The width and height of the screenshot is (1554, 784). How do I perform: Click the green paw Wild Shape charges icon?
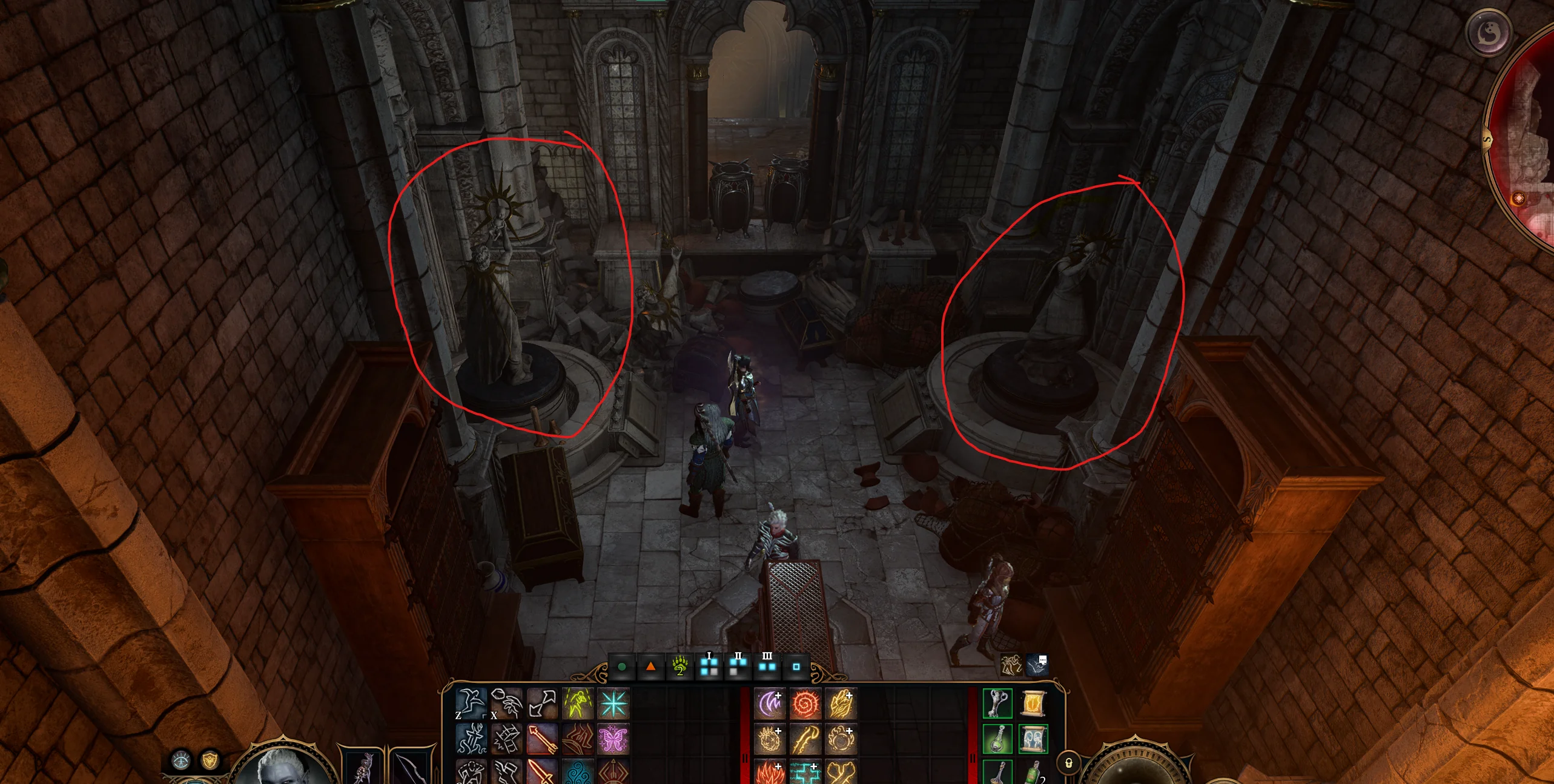point(679,668)
